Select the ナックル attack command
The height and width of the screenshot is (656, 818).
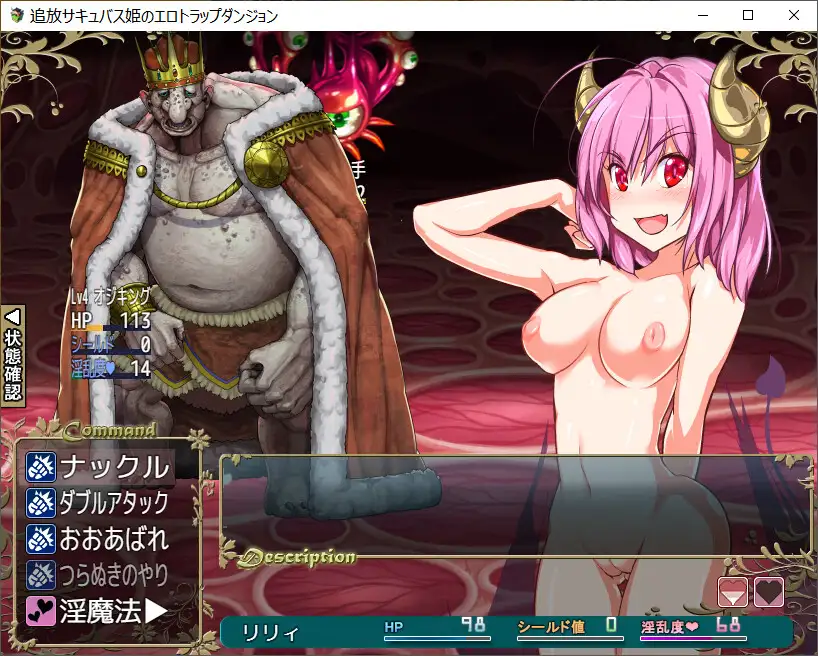click(99, 466)
